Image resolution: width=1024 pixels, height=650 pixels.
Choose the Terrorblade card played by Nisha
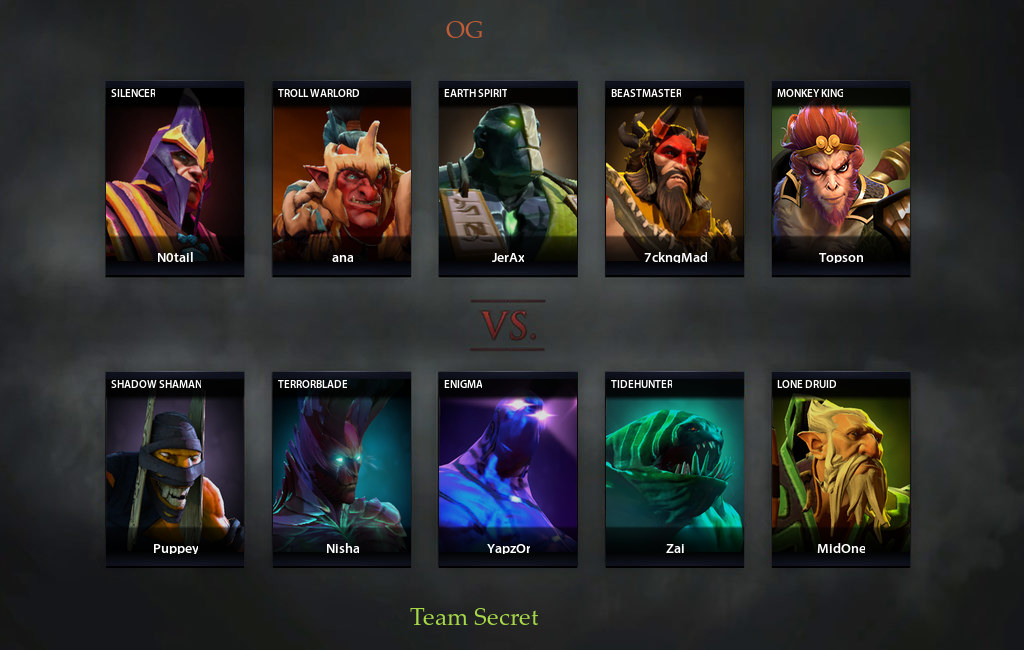(x=341, y=469)
